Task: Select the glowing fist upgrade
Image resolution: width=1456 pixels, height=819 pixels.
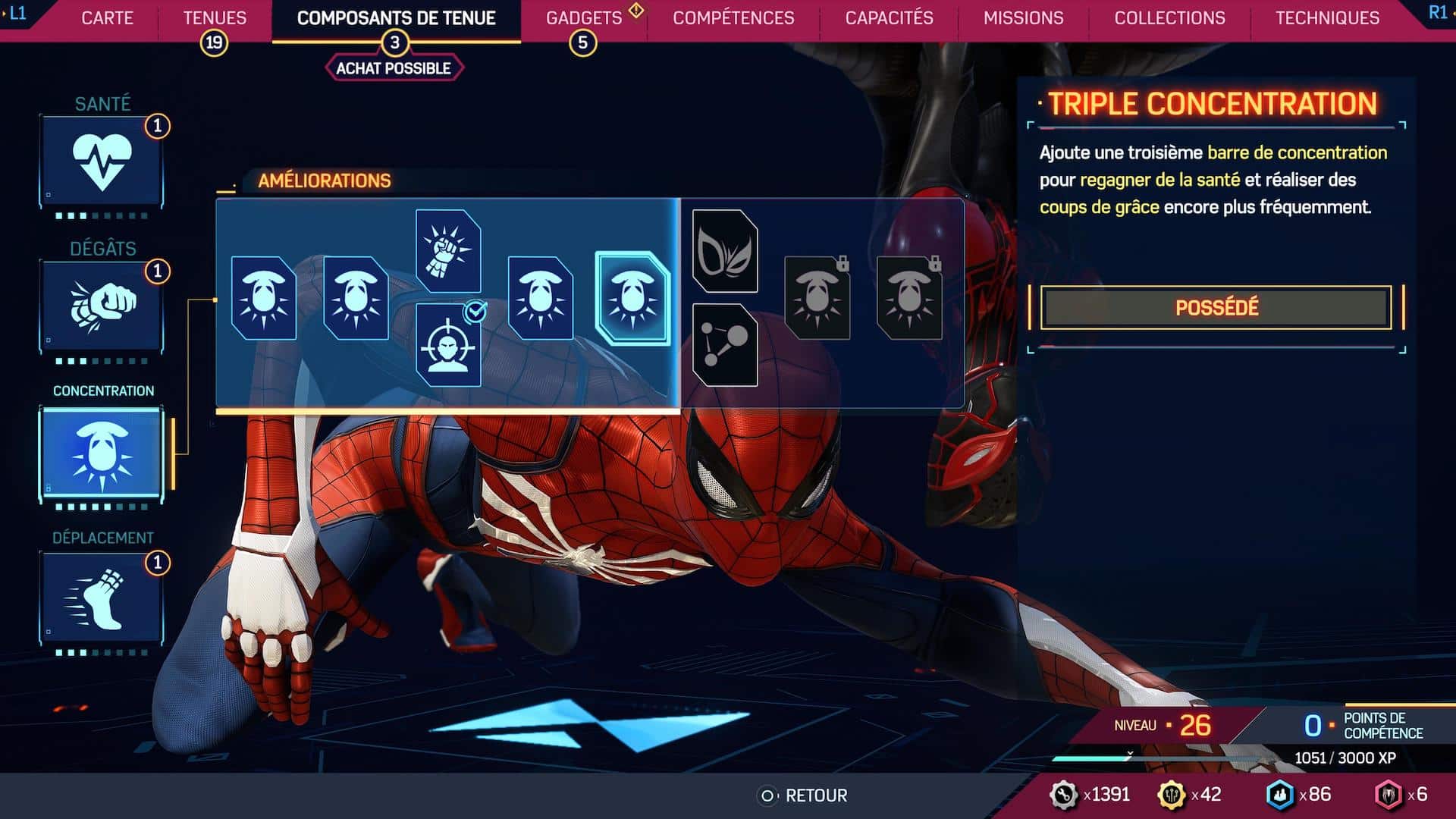Action: click(448, 251)
